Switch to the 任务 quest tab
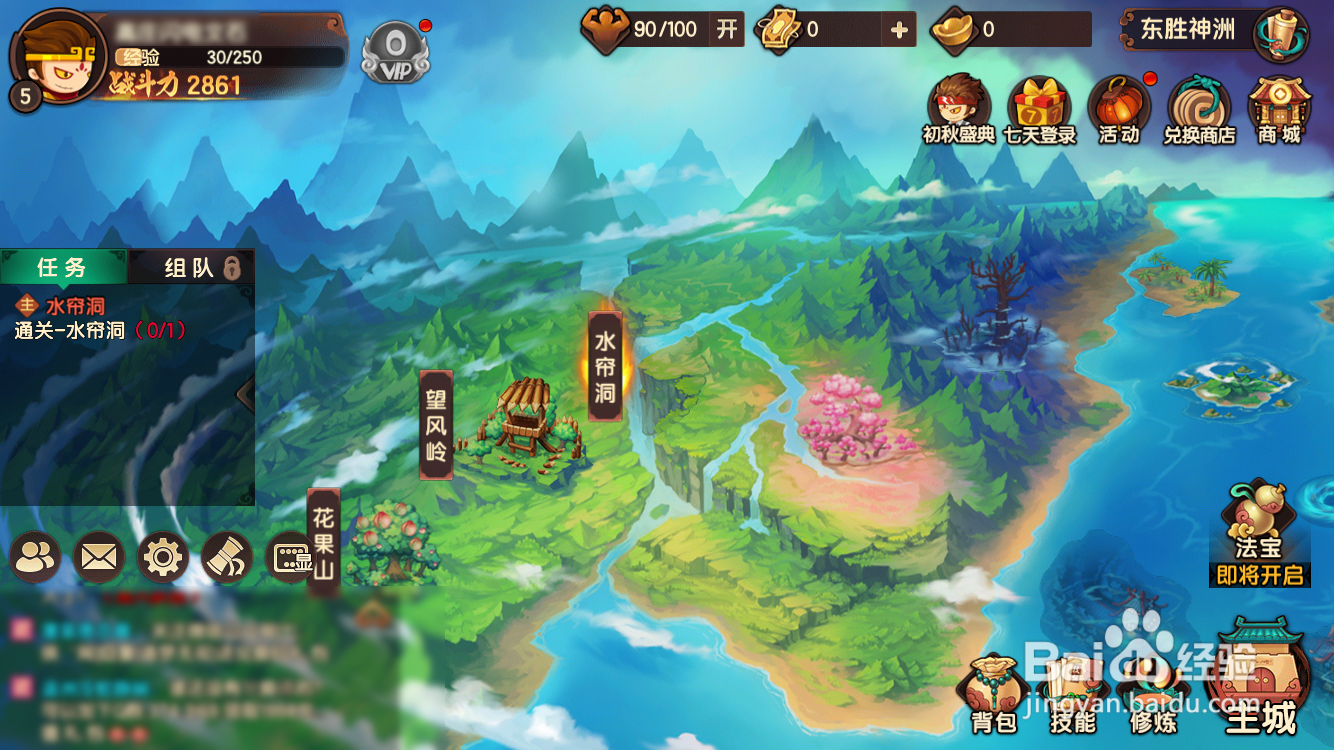Screen dimensions: 1334x750 pyautogui.click(x=63, y=267)
